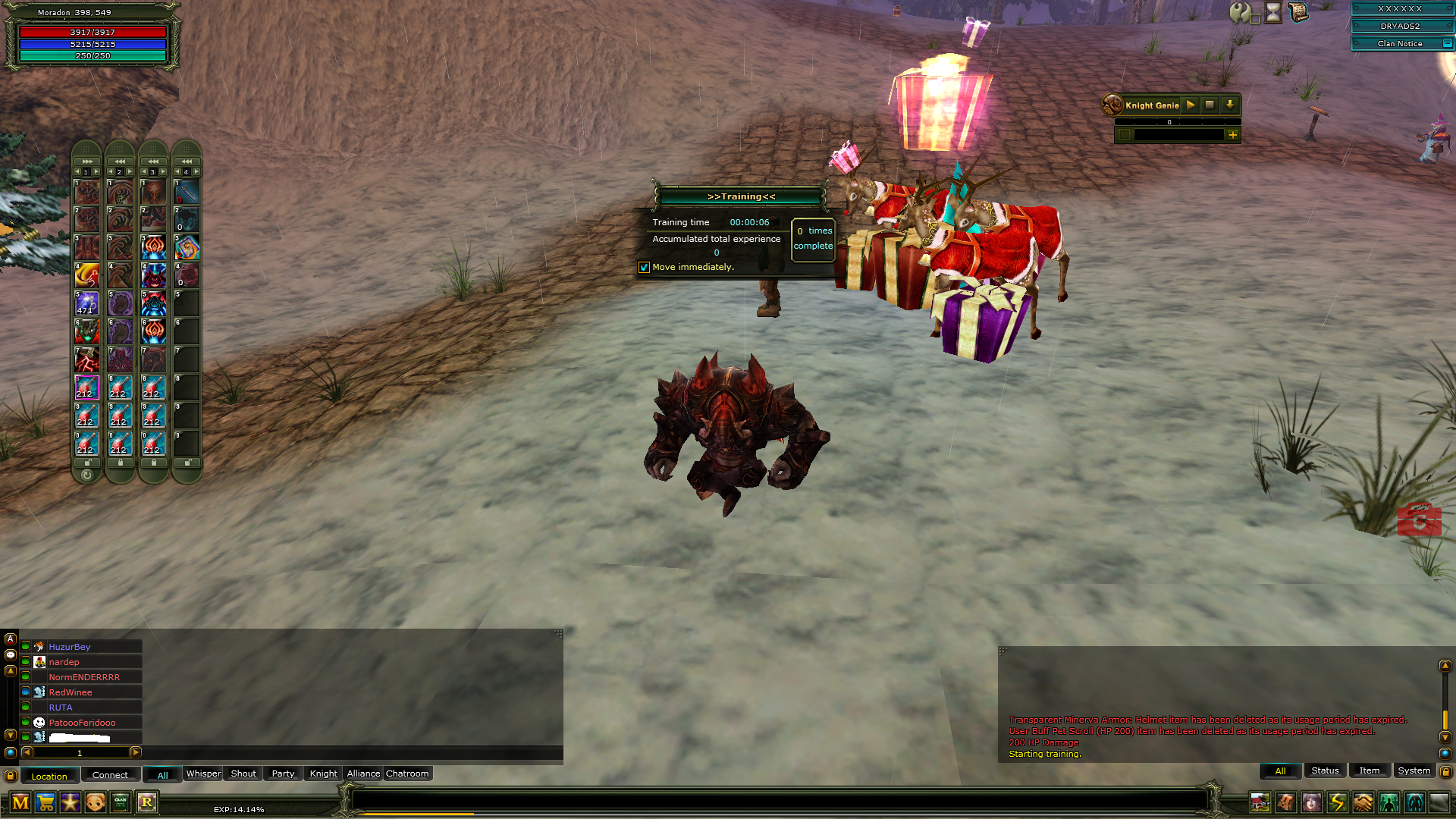The height and width of the screenshot is (819, 1456).
Task: Open the handshake trade icon
Action: click(x=1362, y=802)
